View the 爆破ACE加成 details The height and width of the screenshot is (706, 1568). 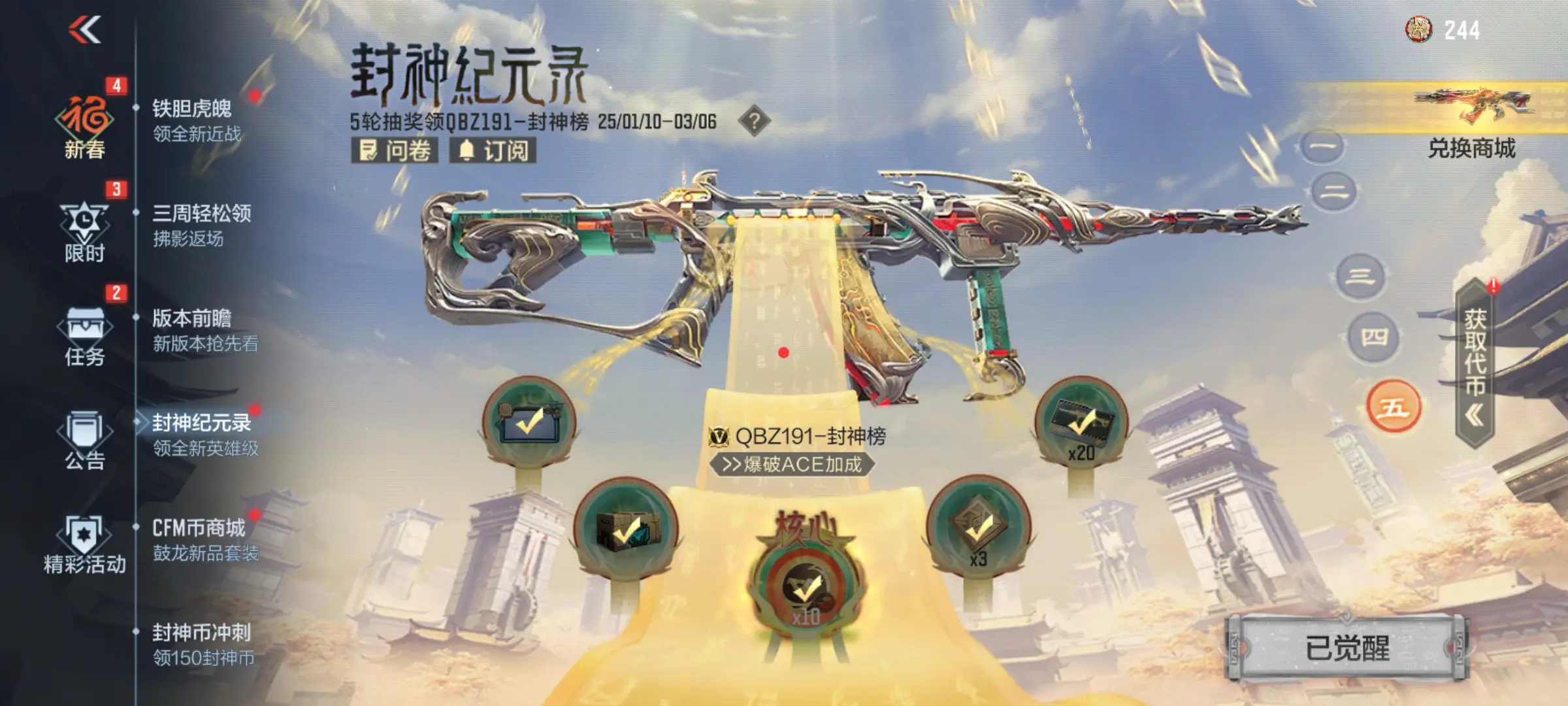coord(792,464)
